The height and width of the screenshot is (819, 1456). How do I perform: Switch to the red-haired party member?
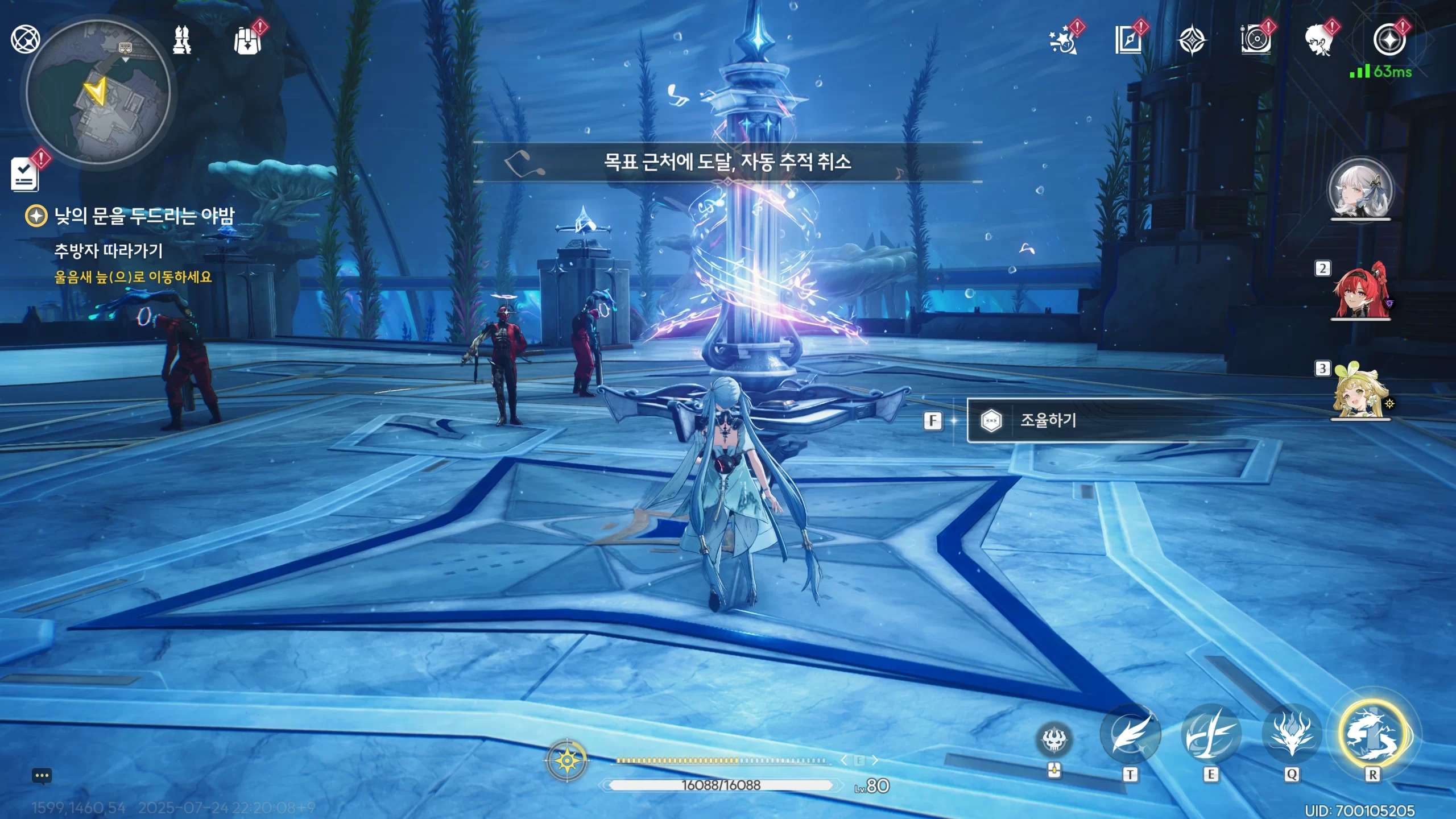click(1360, 291)
